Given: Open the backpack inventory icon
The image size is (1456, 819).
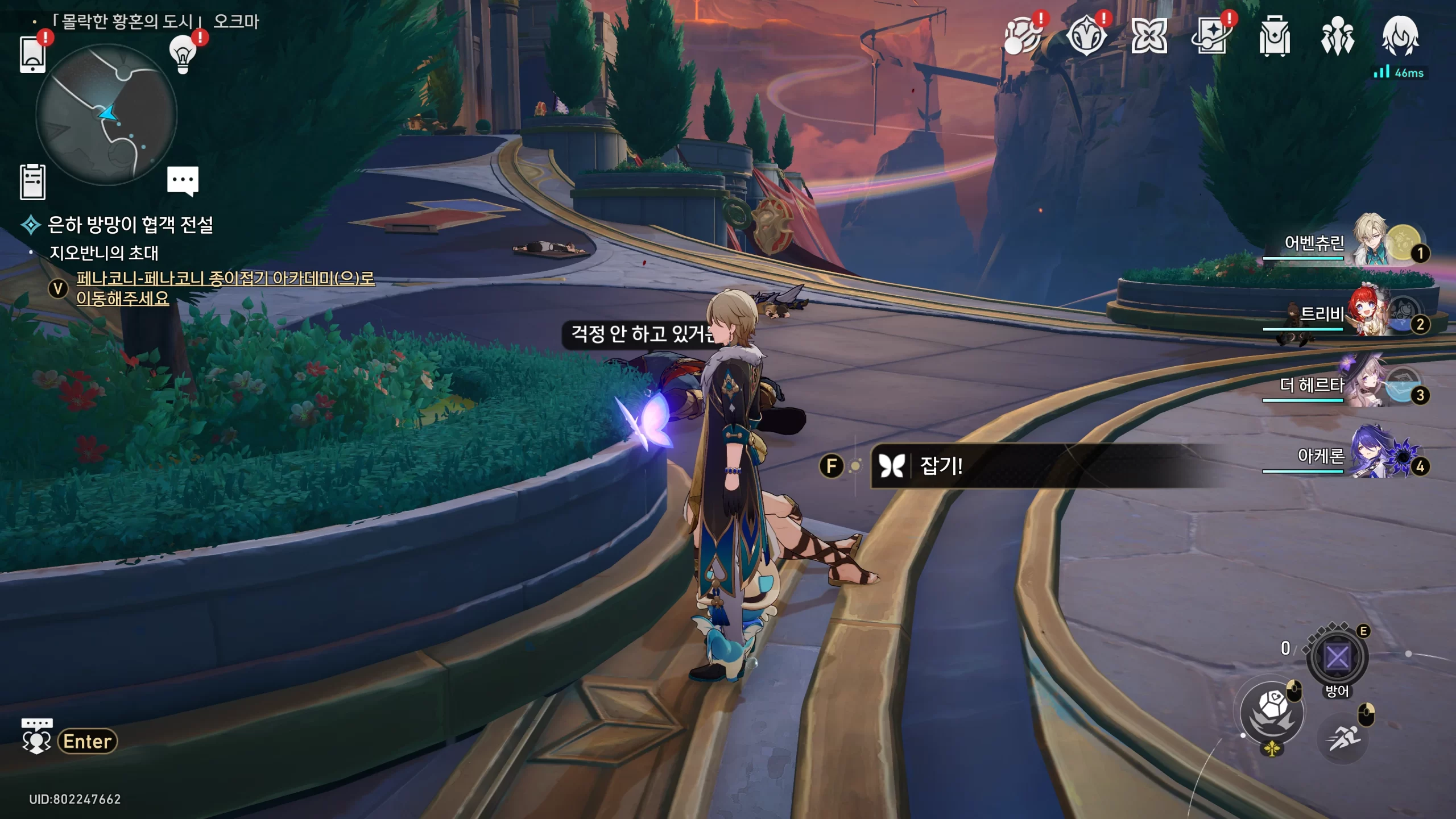Looking at the screenshot, I should pyautogui.click(x=1274, y=37).
